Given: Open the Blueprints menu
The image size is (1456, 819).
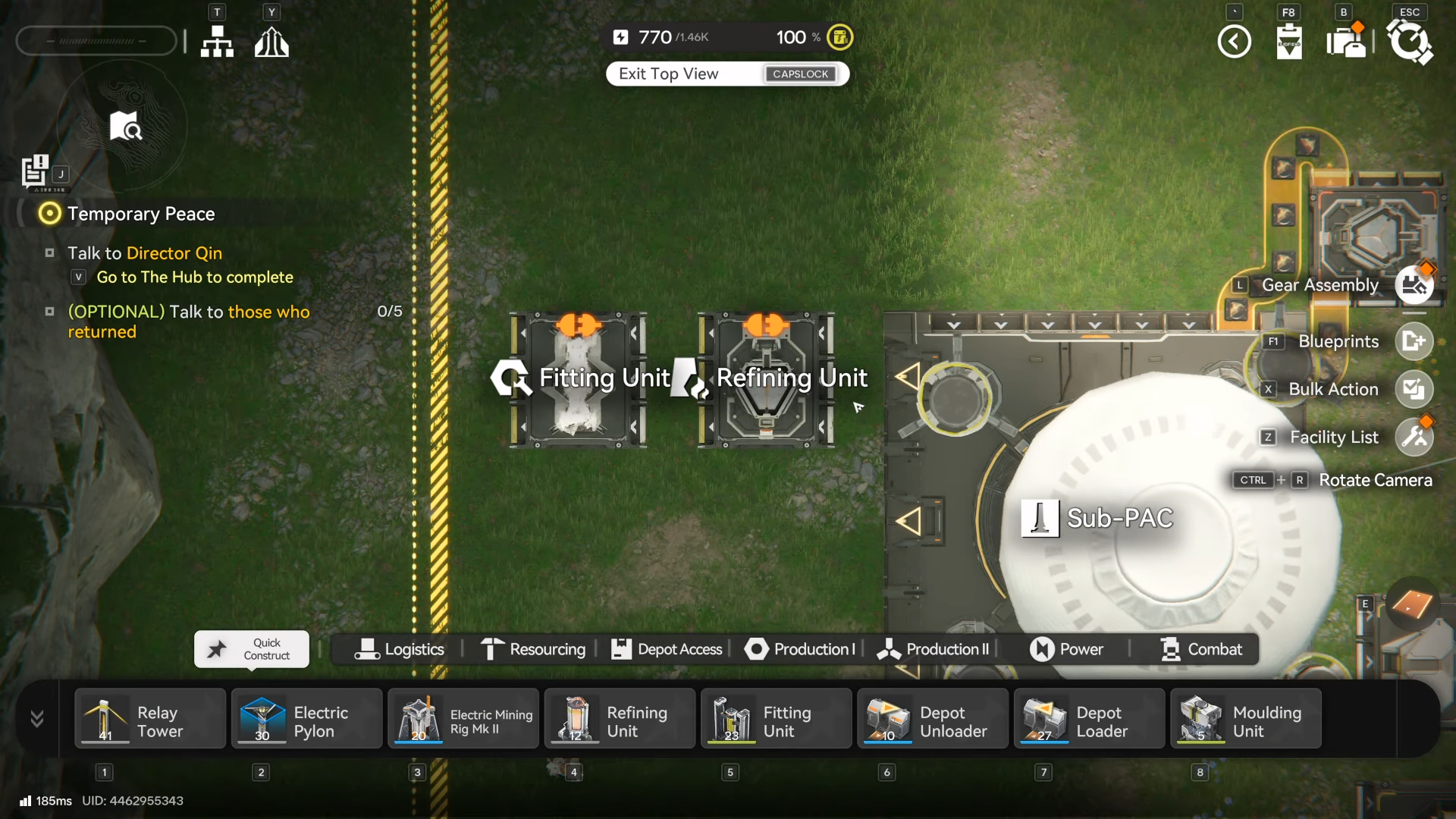Looking at the screenshot, I should [x=1414, y=341].
